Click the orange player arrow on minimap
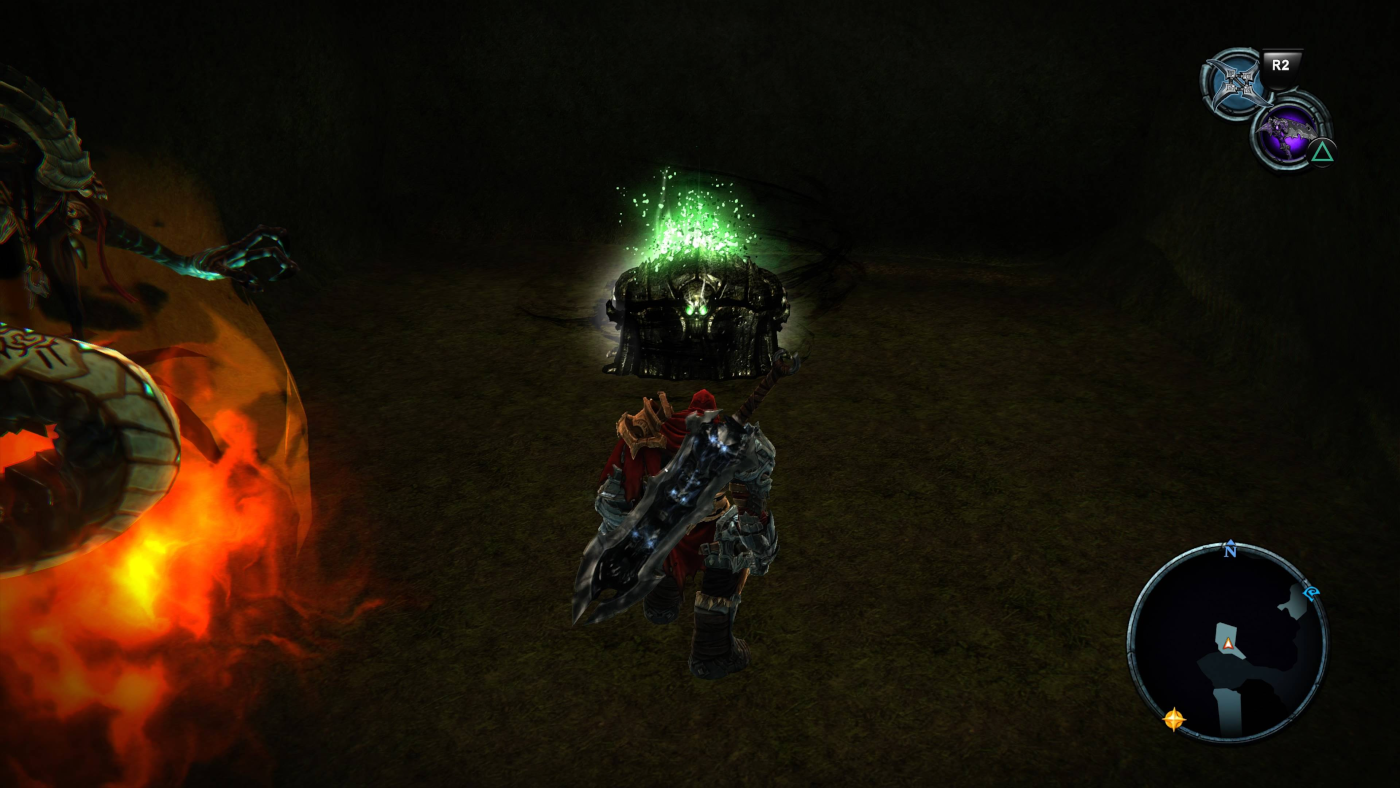The image size is (1400, 788). [1227, 644]
